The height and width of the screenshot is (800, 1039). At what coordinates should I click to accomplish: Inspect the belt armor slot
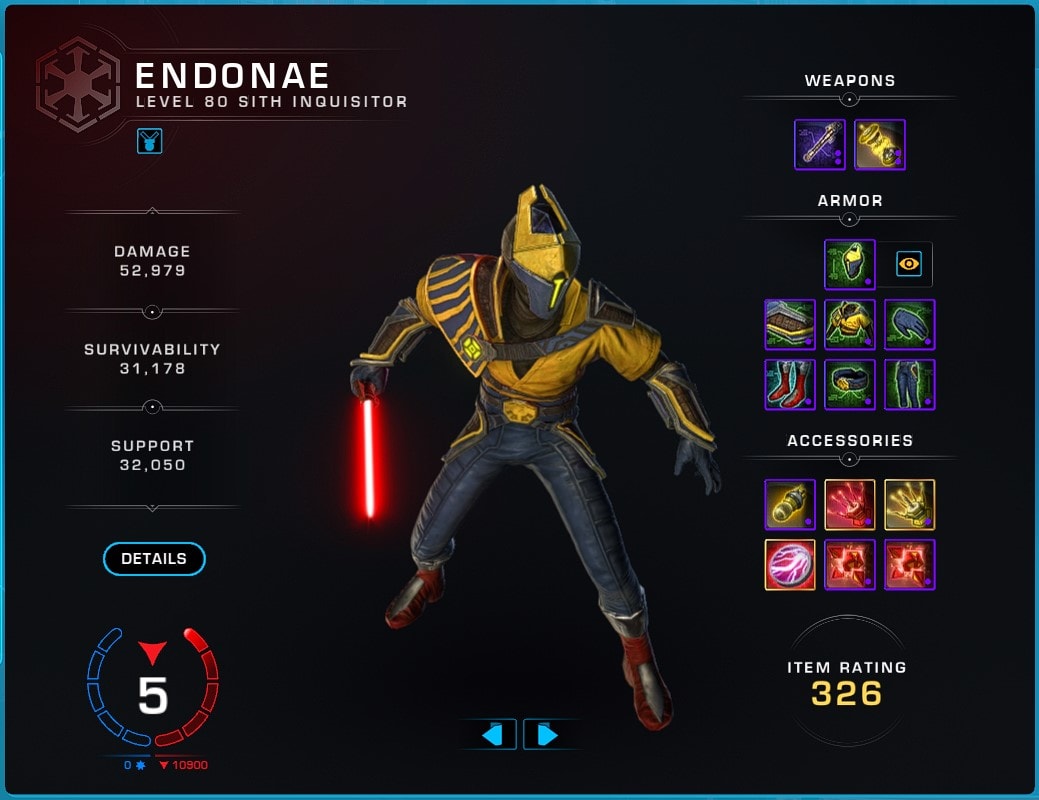pyautogui.click(x=850, y=384)
